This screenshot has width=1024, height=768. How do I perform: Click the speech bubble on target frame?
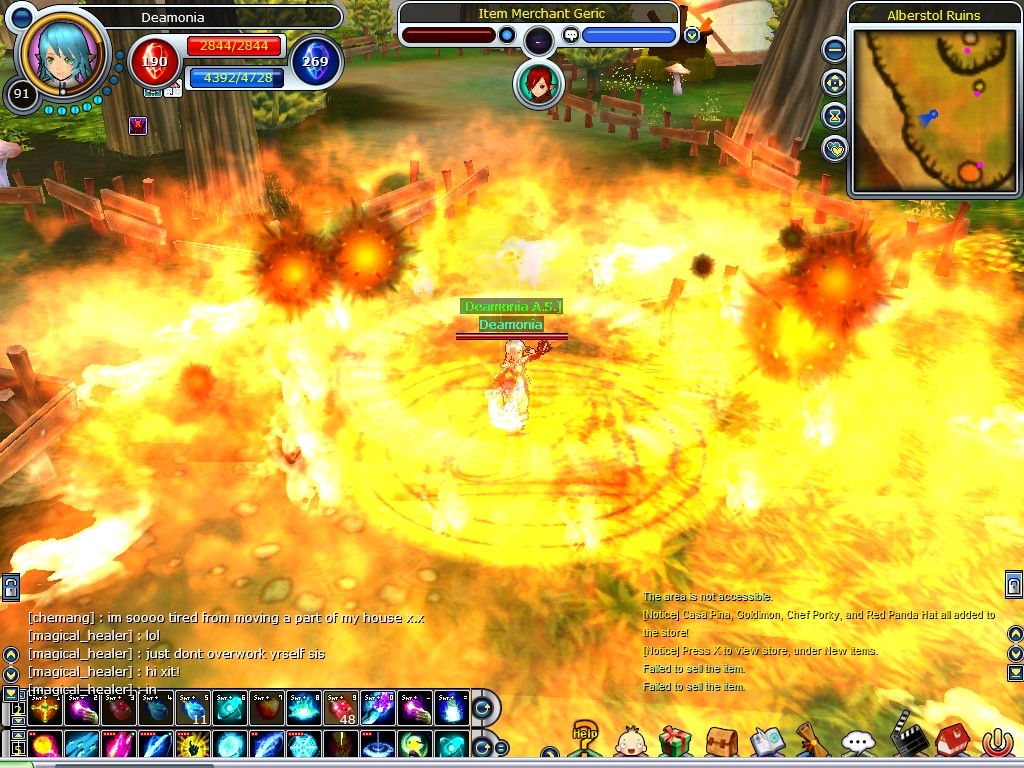tap(571, 35)
